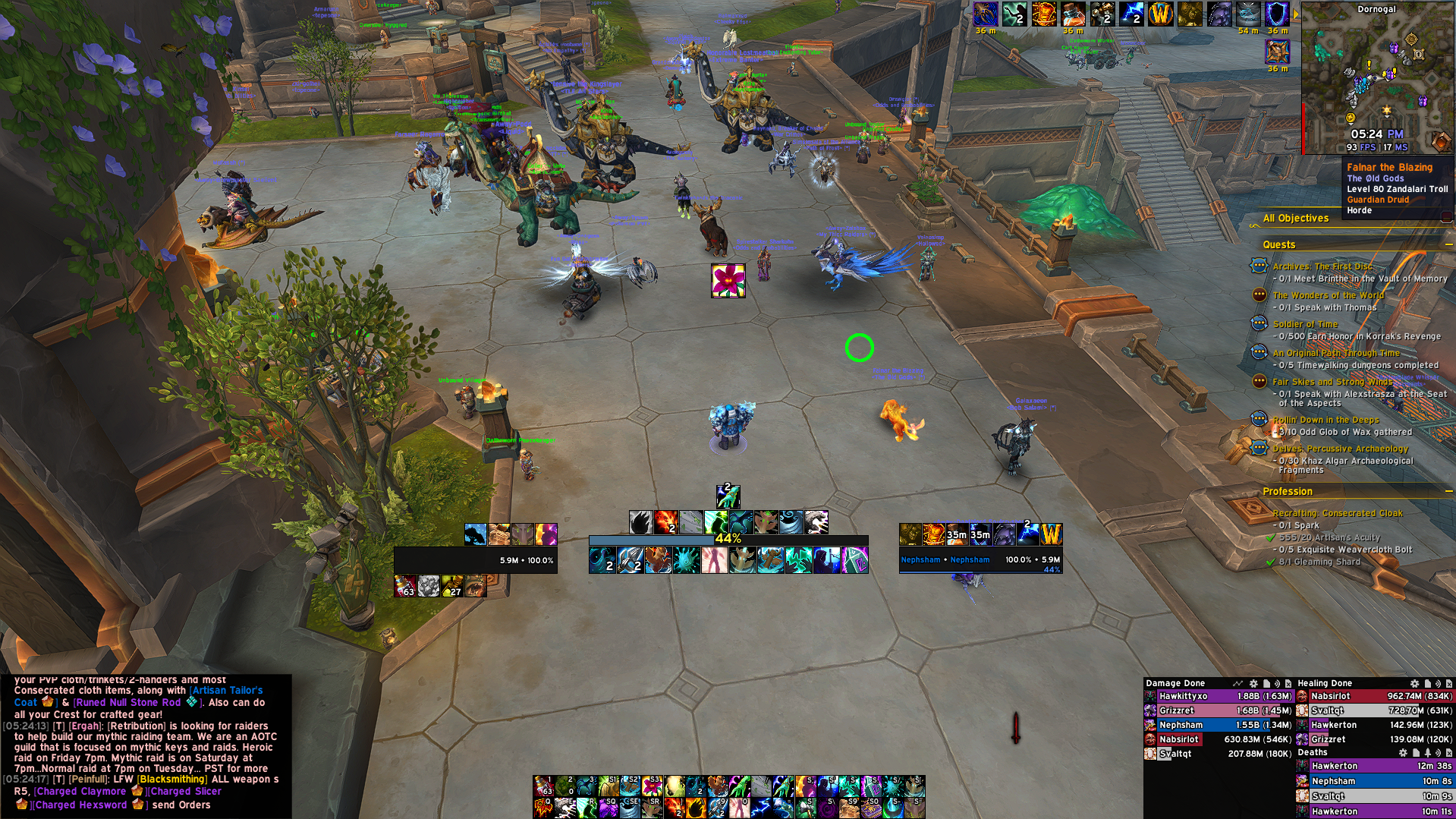
Task: Close the Healing Done meter window
Action: (1449, 684)
